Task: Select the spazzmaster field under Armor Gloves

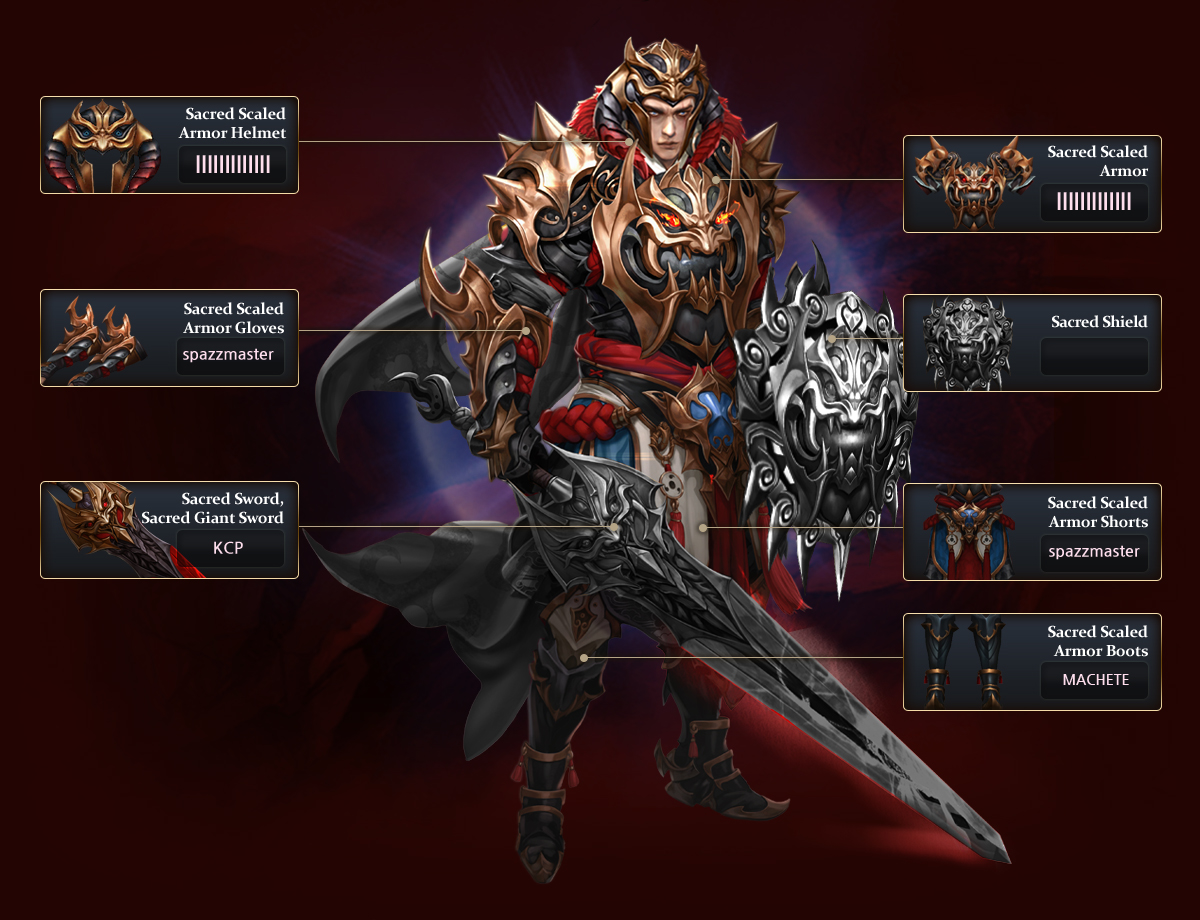Action: [229, 355]
